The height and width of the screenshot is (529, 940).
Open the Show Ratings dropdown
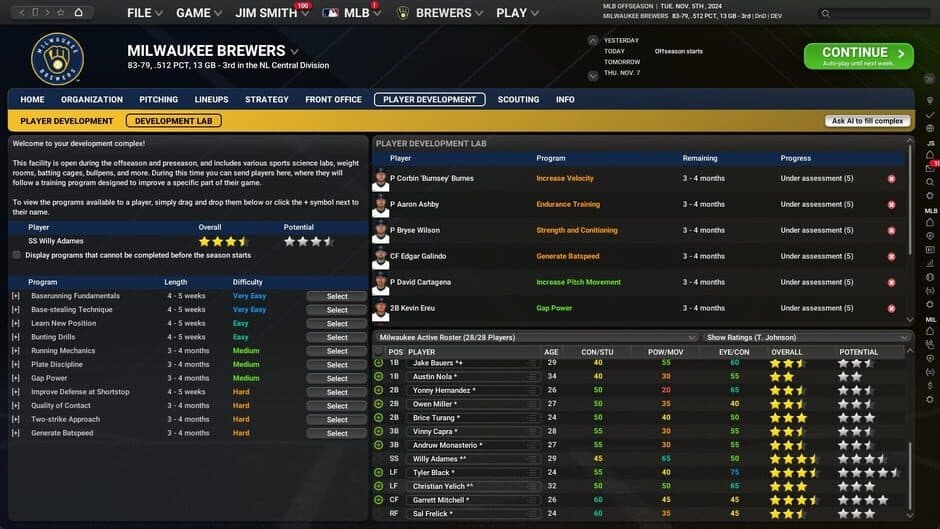point(807,338)
